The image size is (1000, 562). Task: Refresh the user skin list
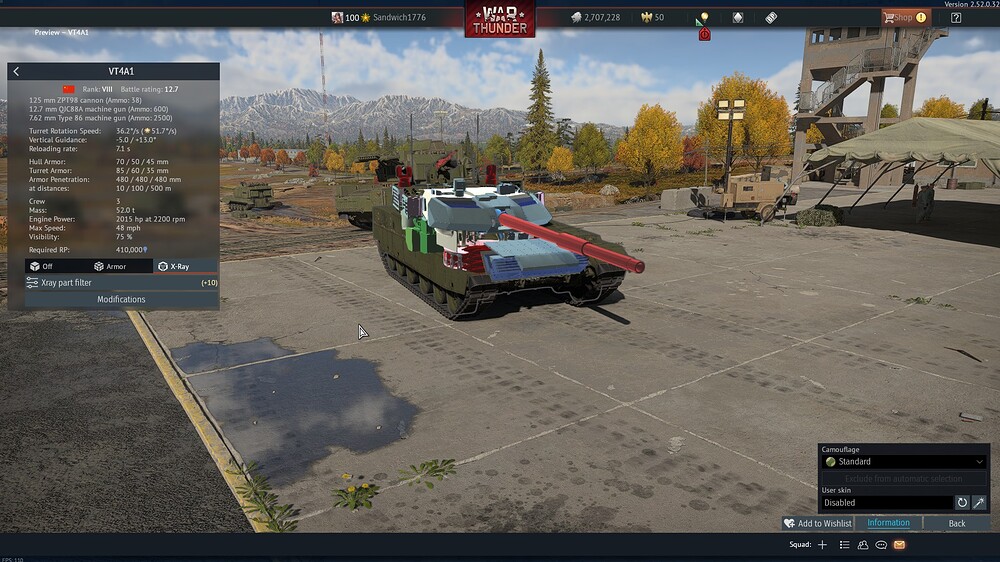[962, 503]
